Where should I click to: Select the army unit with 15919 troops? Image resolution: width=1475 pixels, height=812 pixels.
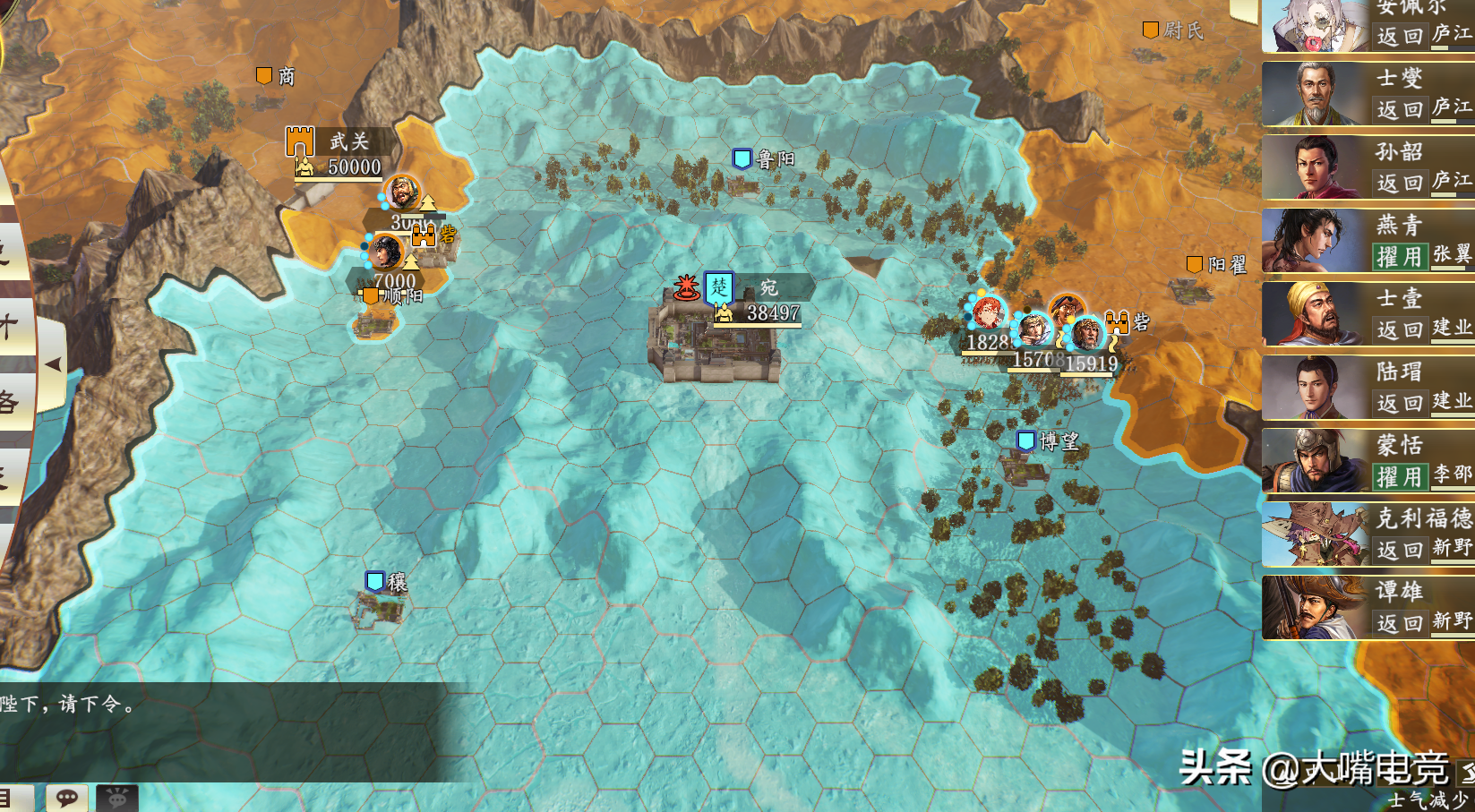[1087, 336]
